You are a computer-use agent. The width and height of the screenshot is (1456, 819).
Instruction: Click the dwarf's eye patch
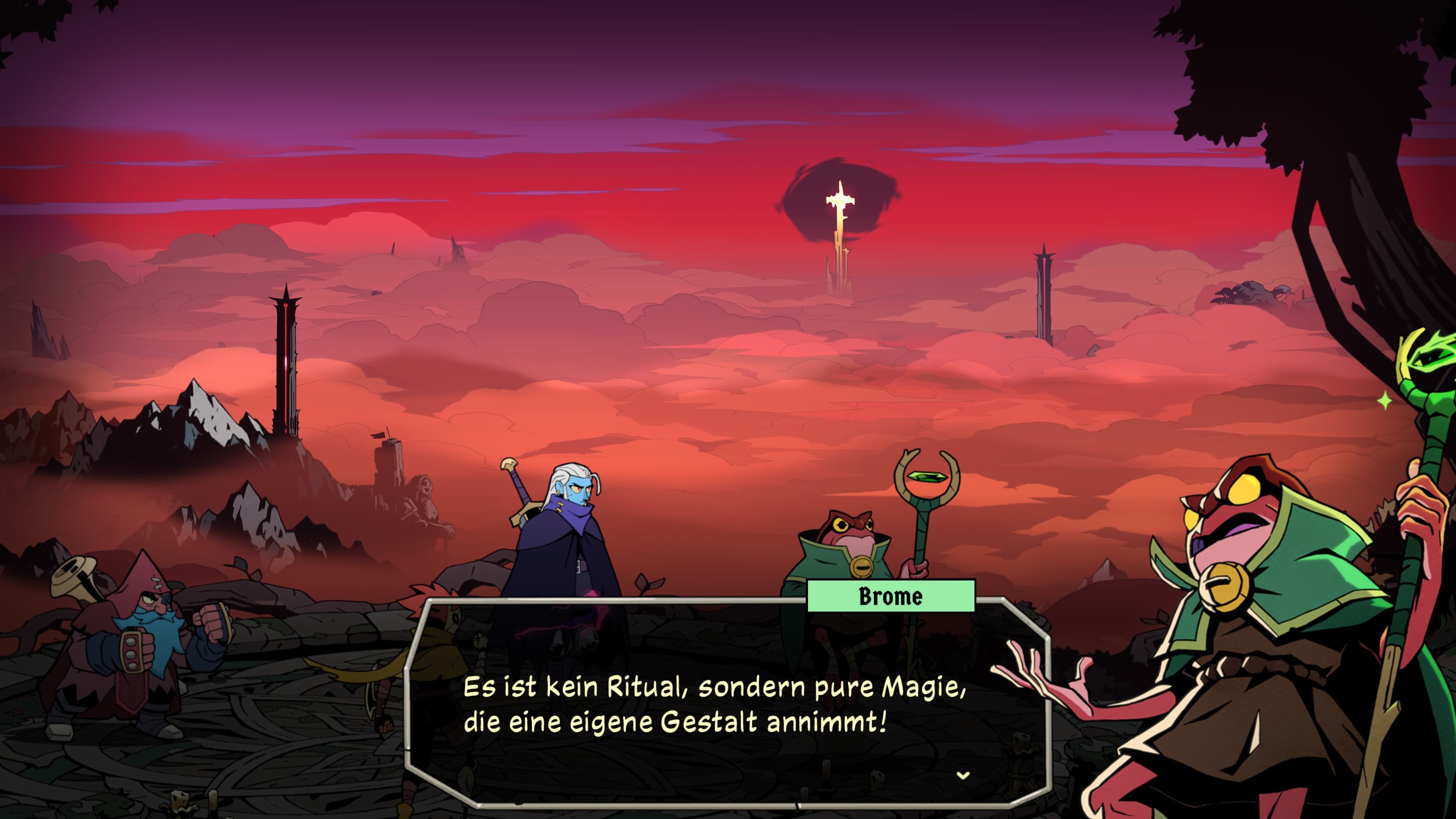tap(166, 600)
